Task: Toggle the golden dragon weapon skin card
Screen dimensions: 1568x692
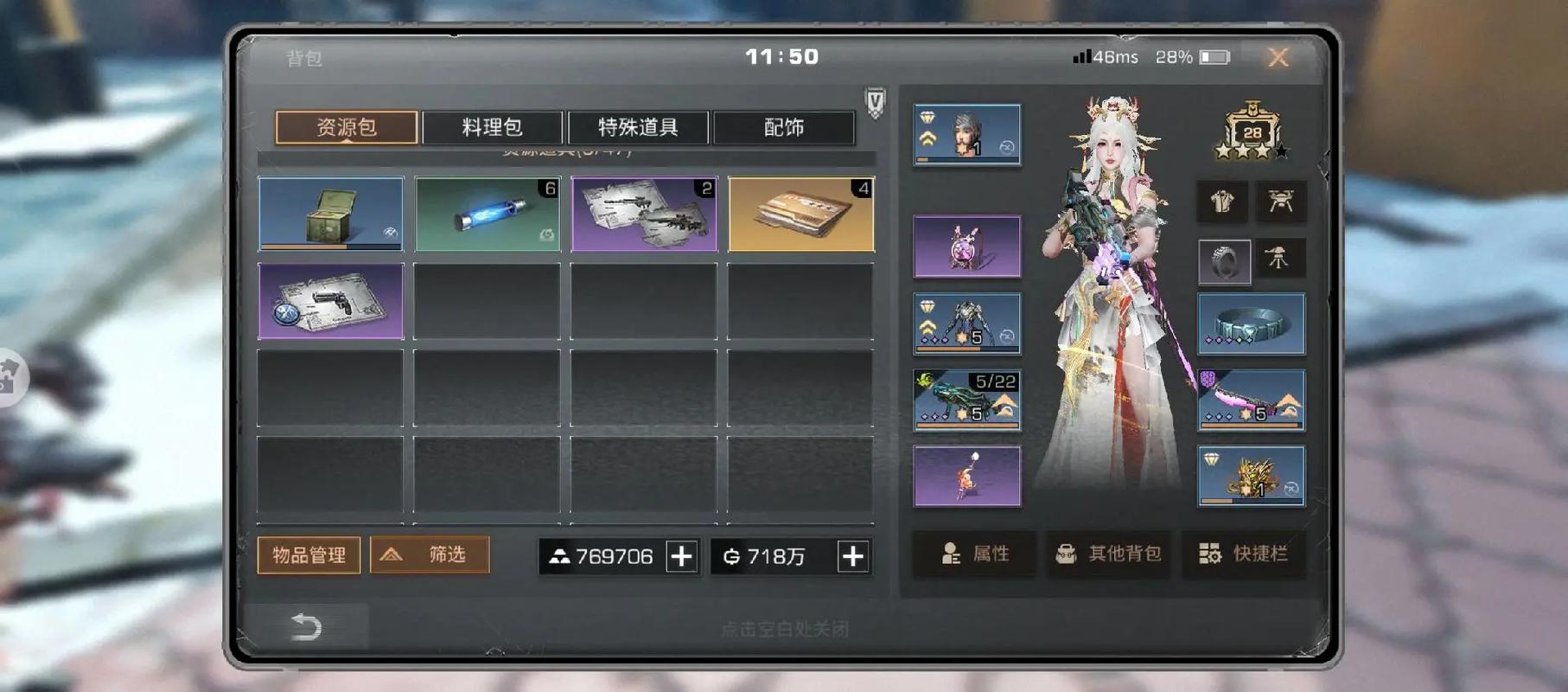Action: tap(1251, 475)
